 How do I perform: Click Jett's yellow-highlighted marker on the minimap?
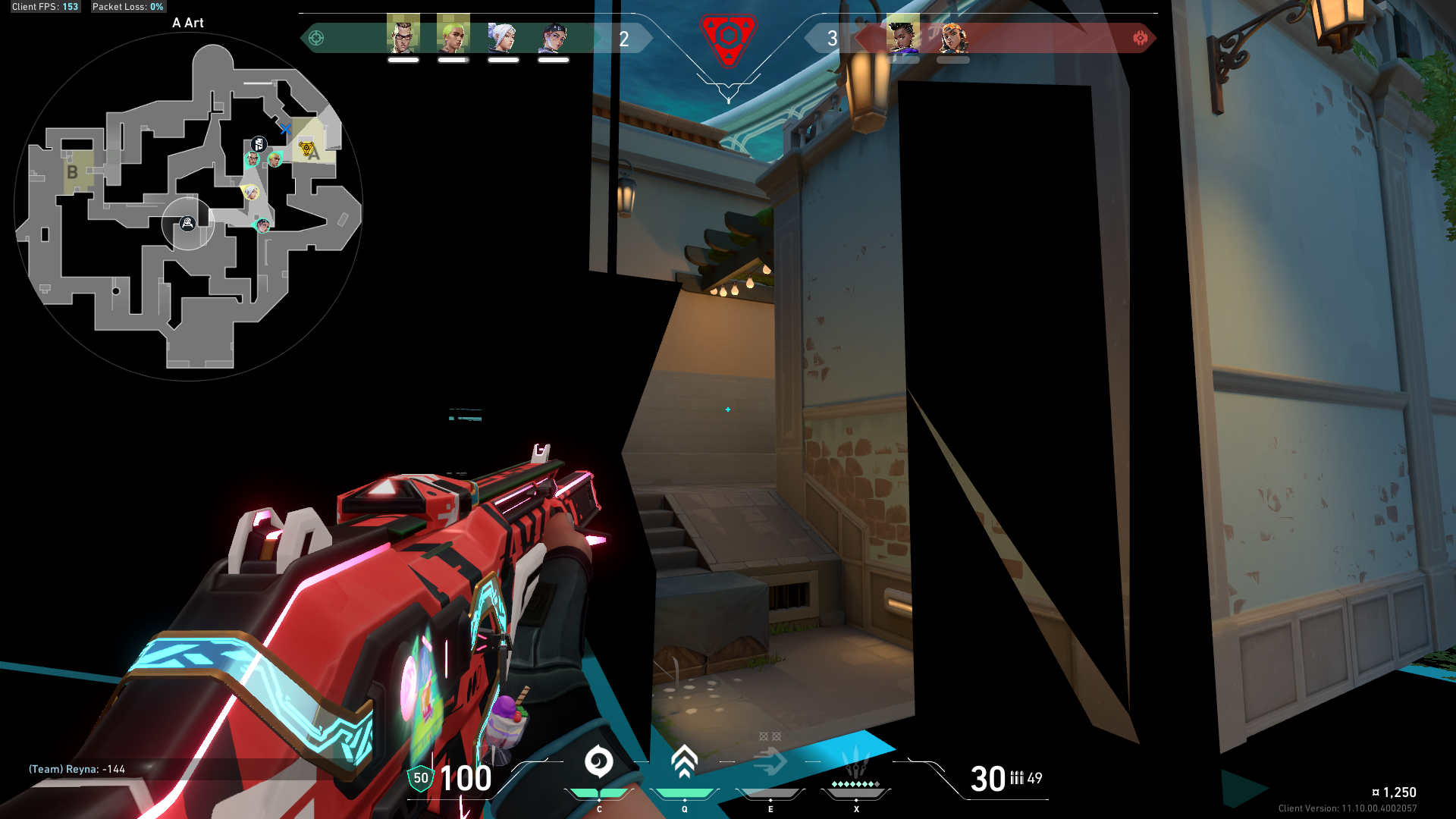tap(250, 192)
